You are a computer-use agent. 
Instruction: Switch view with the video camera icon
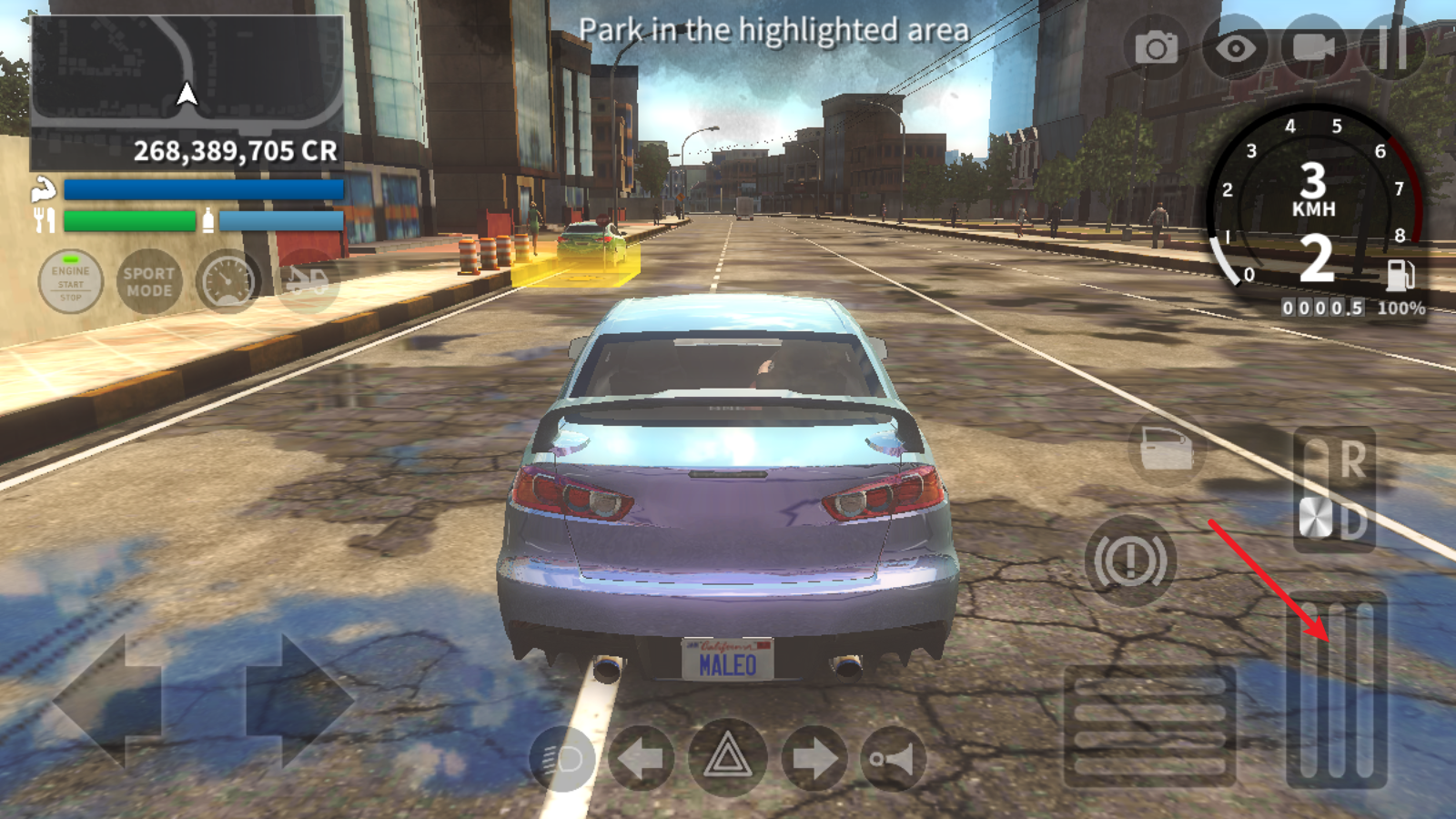tap(1313, 47)
